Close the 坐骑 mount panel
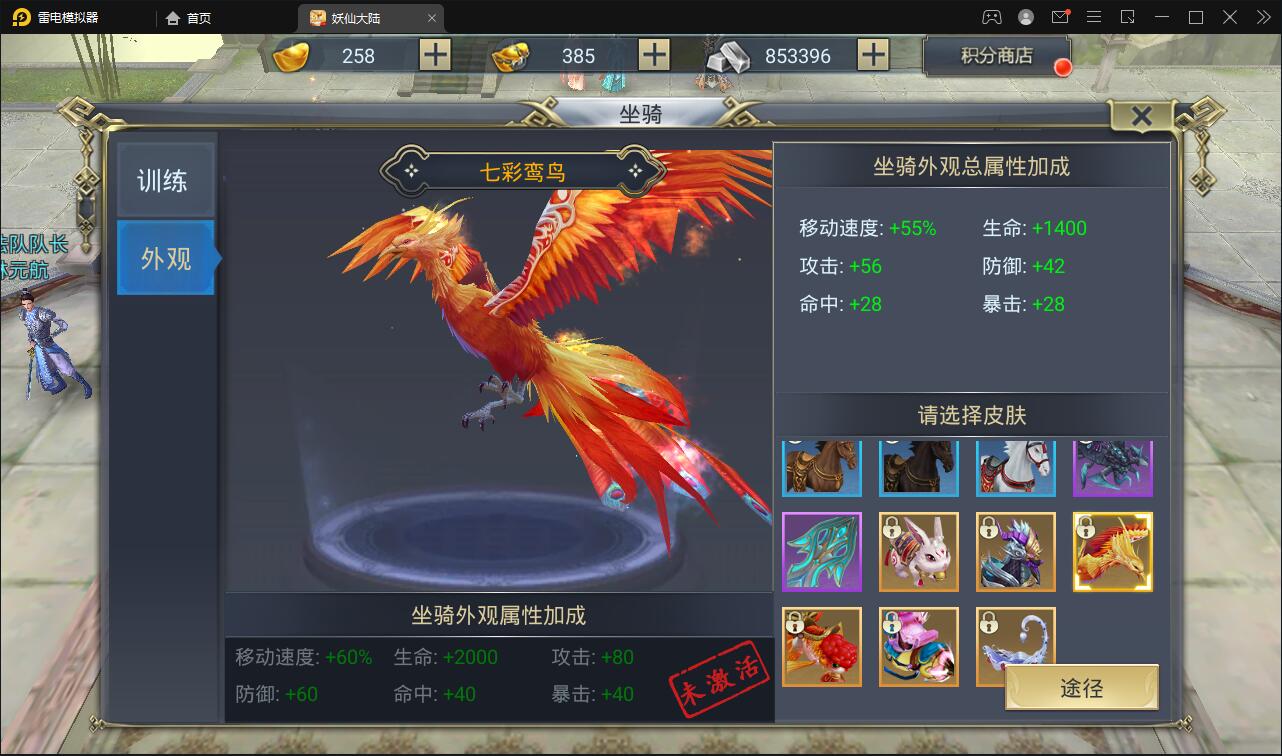The image size is (1282, 756). click(x=1141, y=115)
